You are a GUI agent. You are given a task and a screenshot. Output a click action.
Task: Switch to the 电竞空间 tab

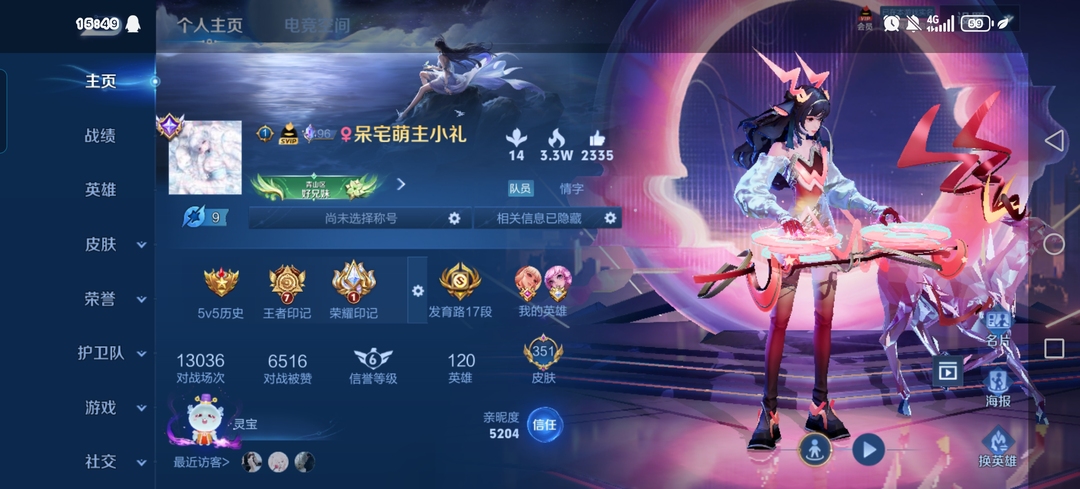pyautogui.click(x=316, y=26)
